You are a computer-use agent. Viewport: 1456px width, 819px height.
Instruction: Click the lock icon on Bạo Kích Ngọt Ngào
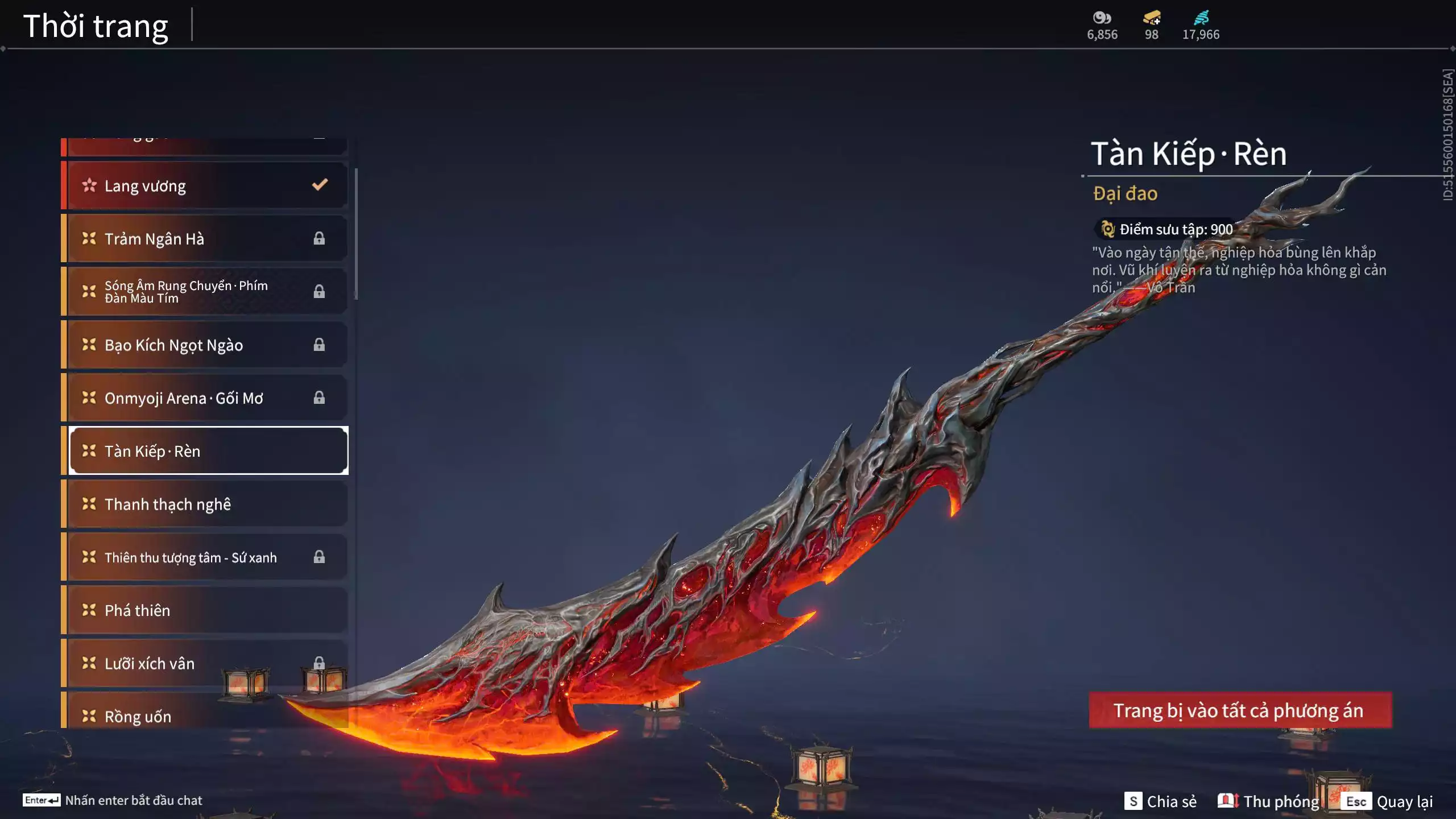[x=319, y=345]
